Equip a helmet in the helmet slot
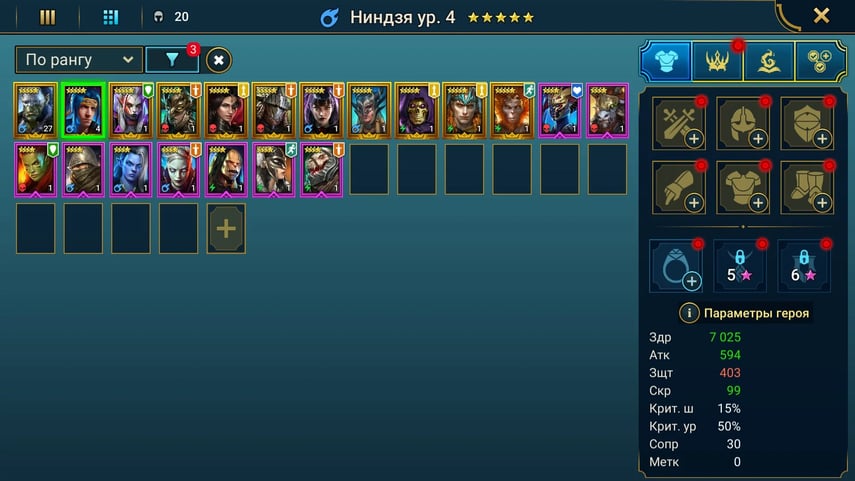 coord(742,124)
